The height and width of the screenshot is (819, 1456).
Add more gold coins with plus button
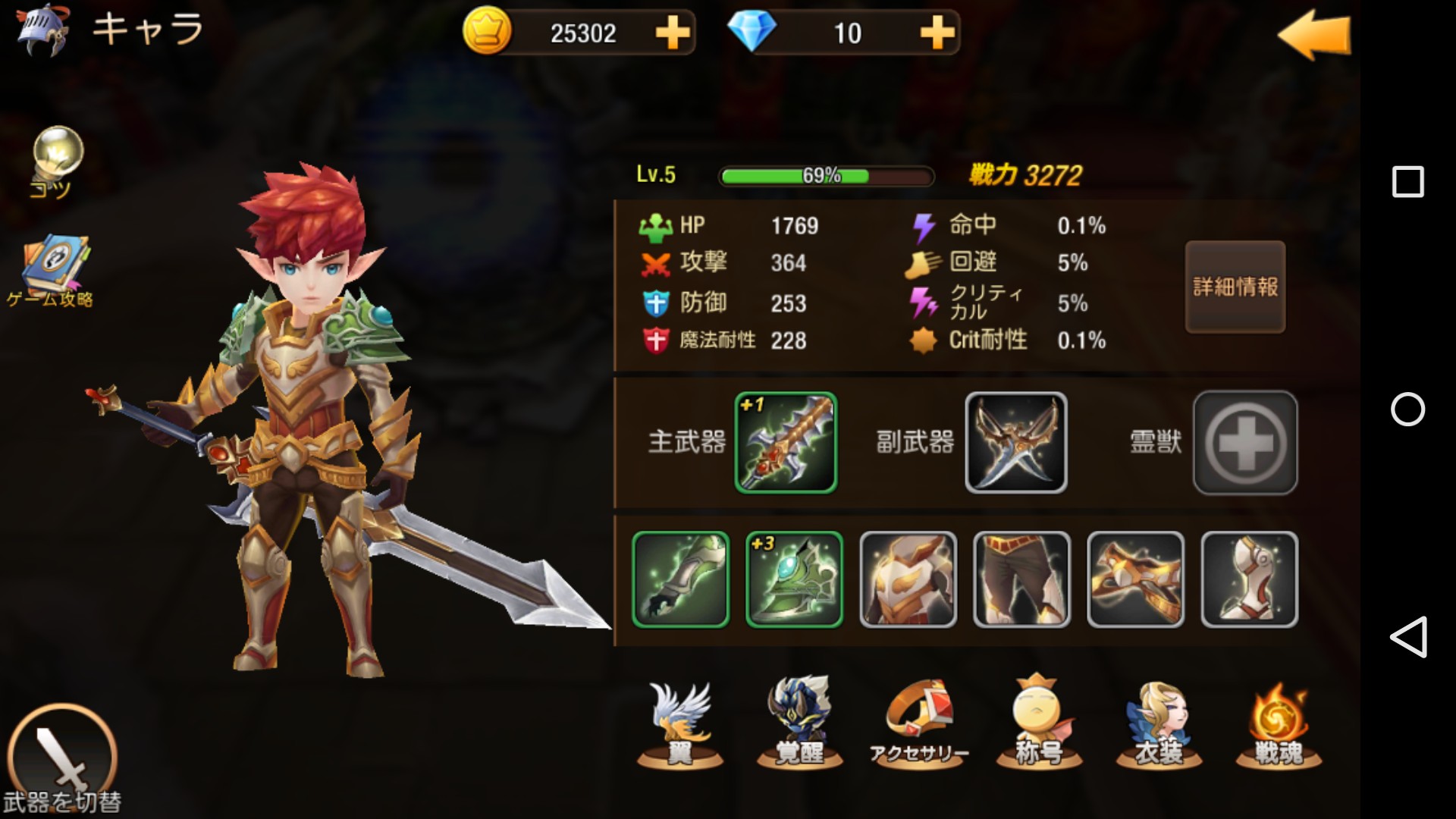point(672,33)
